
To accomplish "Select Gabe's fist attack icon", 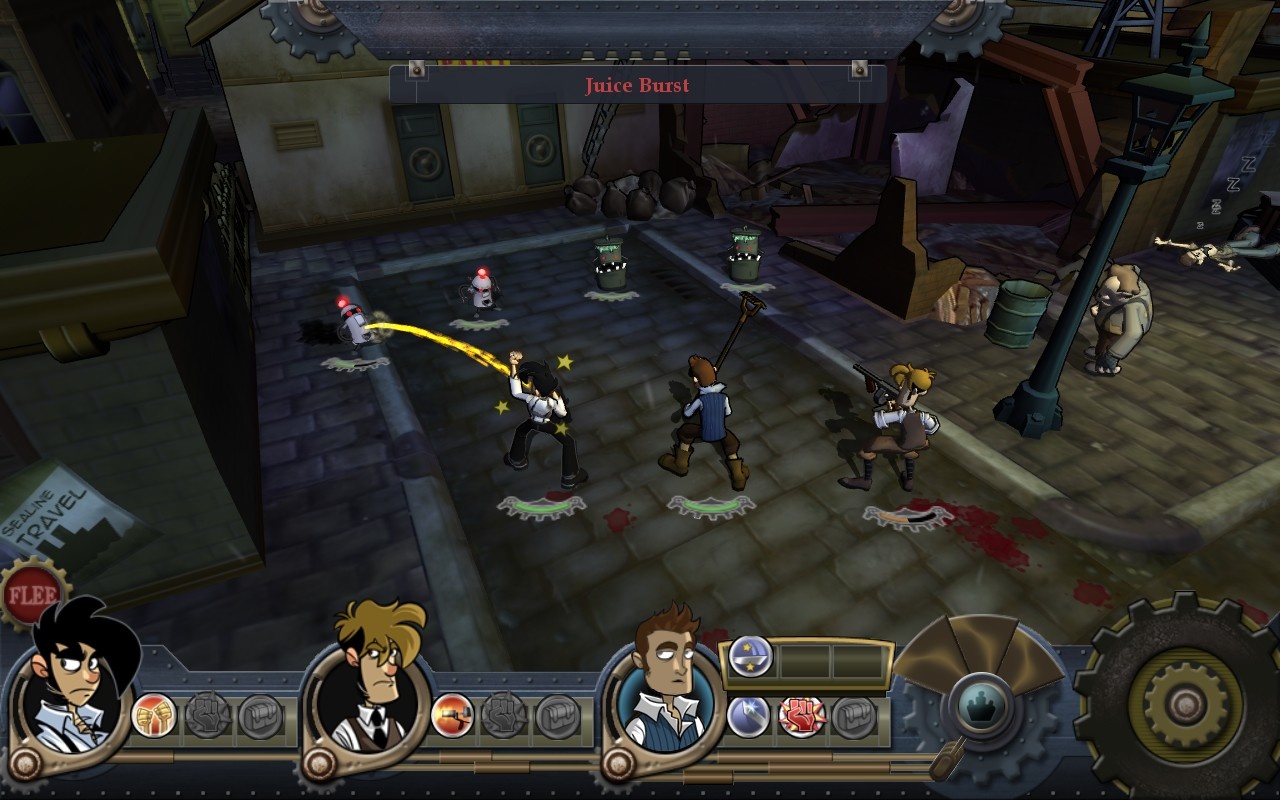I will point(155,715).
